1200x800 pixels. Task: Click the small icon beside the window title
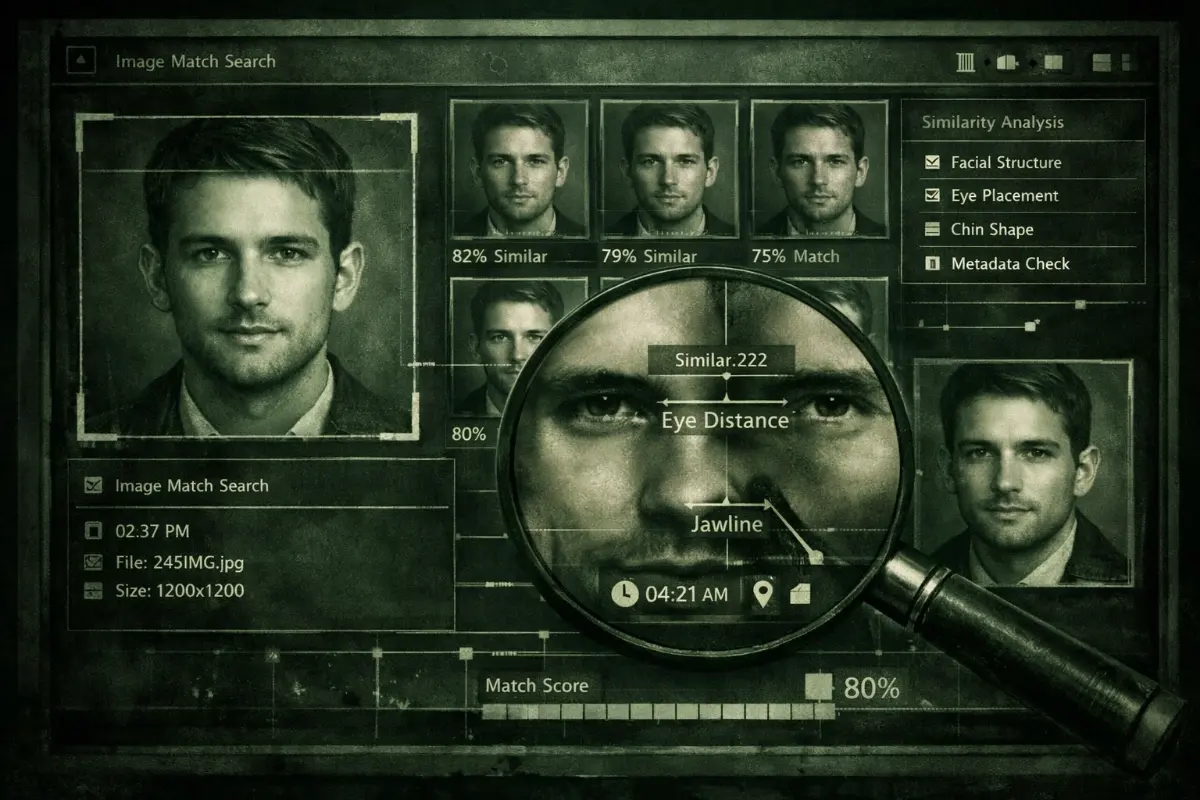[x=81, y=62]
